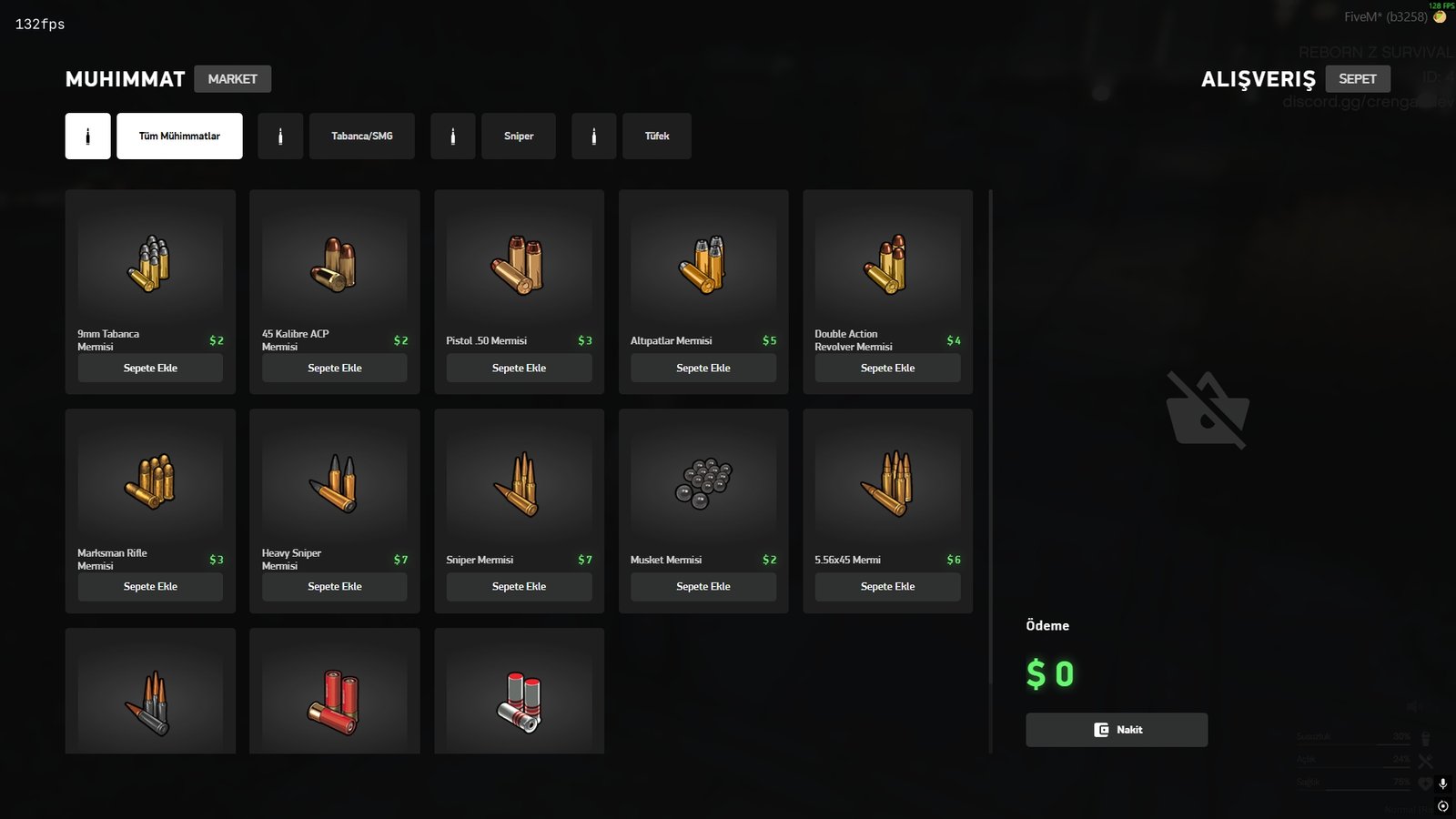Add Heavy Sniper Mermisi to the cart
This screenshot has width=1456, height=819.
[x=334, y=586]
